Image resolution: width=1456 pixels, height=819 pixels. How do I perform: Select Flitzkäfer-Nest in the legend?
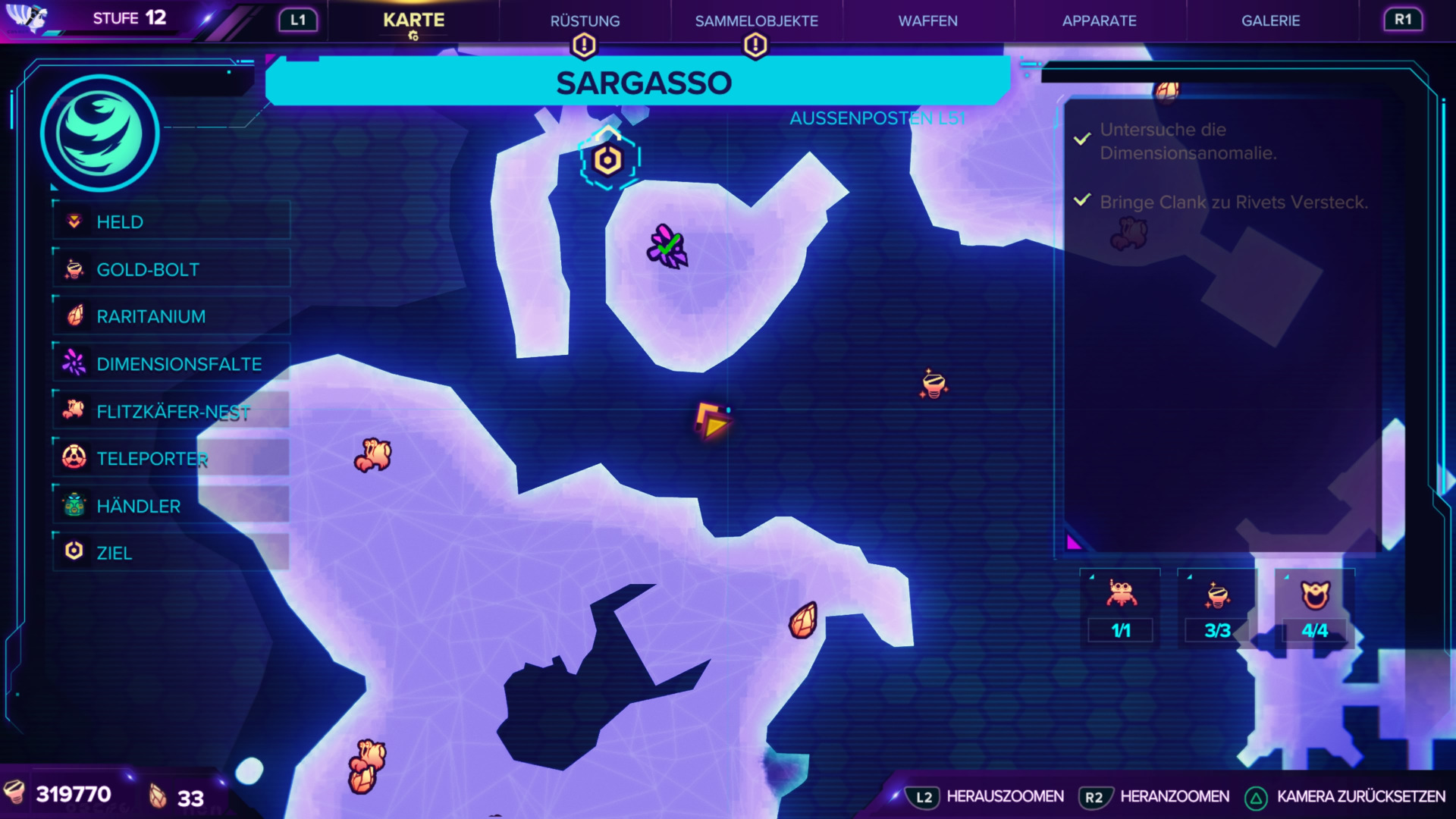tap(171, 412)
